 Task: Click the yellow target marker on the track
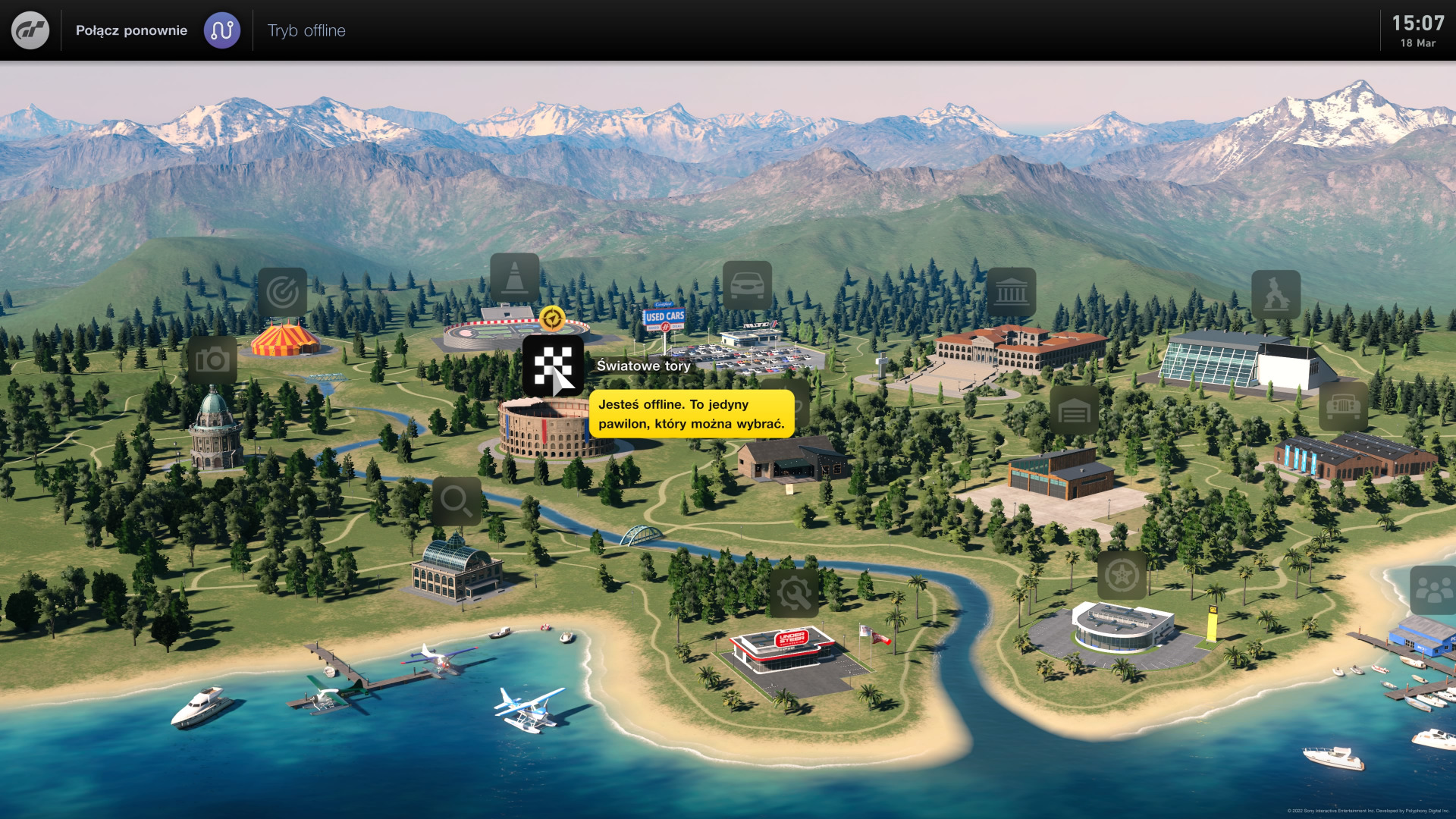pos(552,318)
